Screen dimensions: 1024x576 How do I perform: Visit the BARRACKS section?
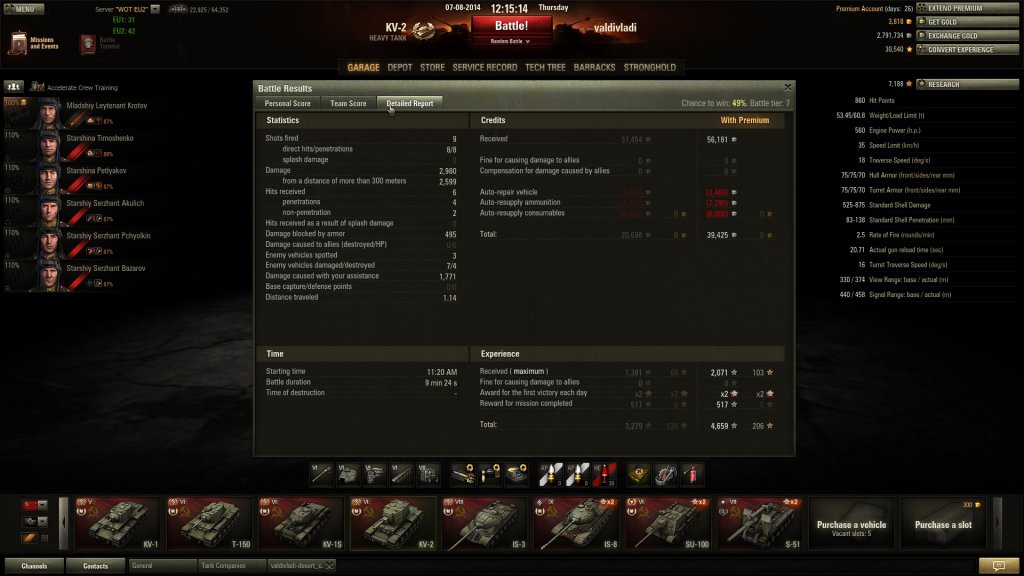pos(595,68)
